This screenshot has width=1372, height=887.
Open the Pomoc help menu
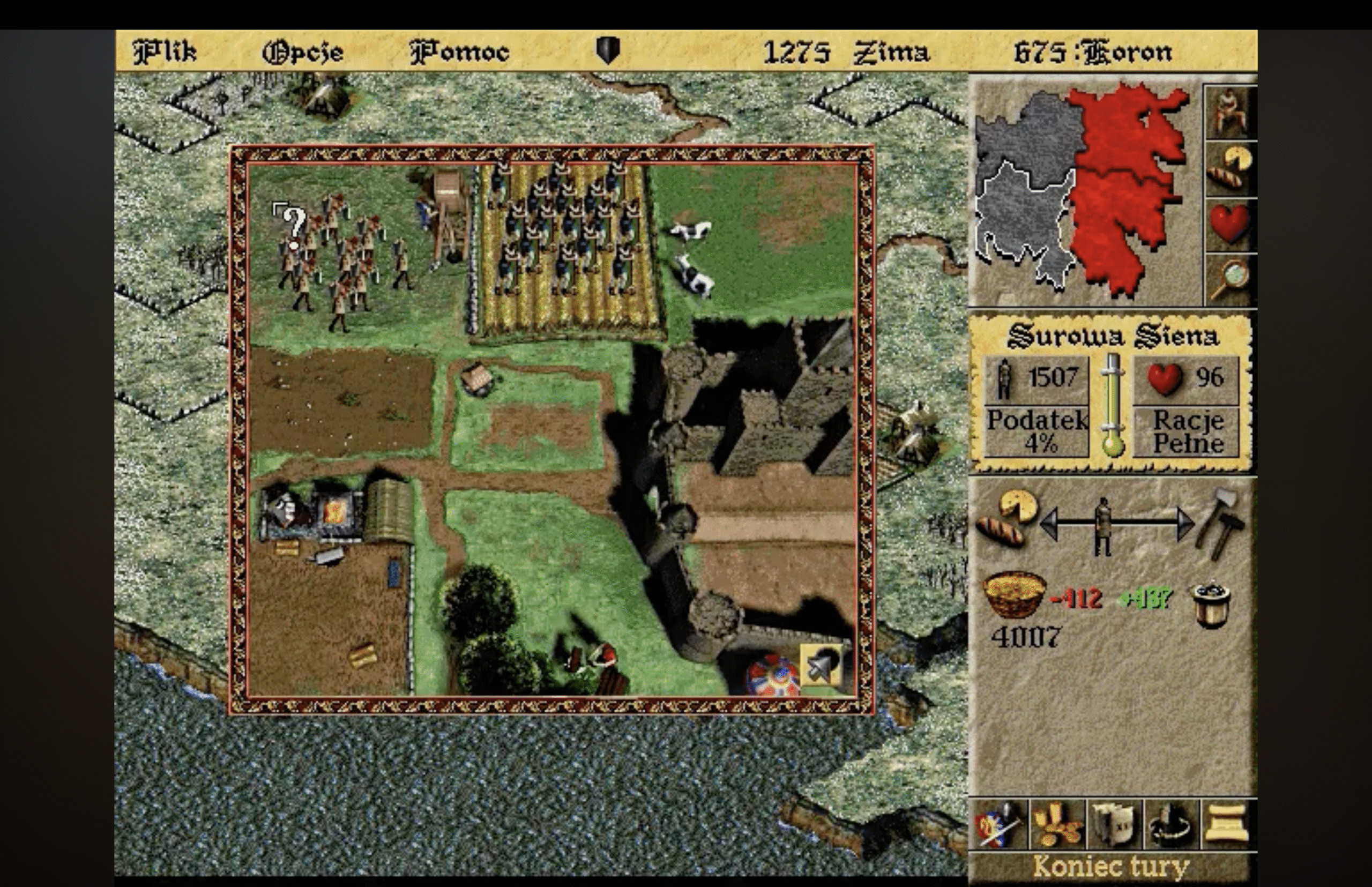pyautogui.click(x=460, y=53)
